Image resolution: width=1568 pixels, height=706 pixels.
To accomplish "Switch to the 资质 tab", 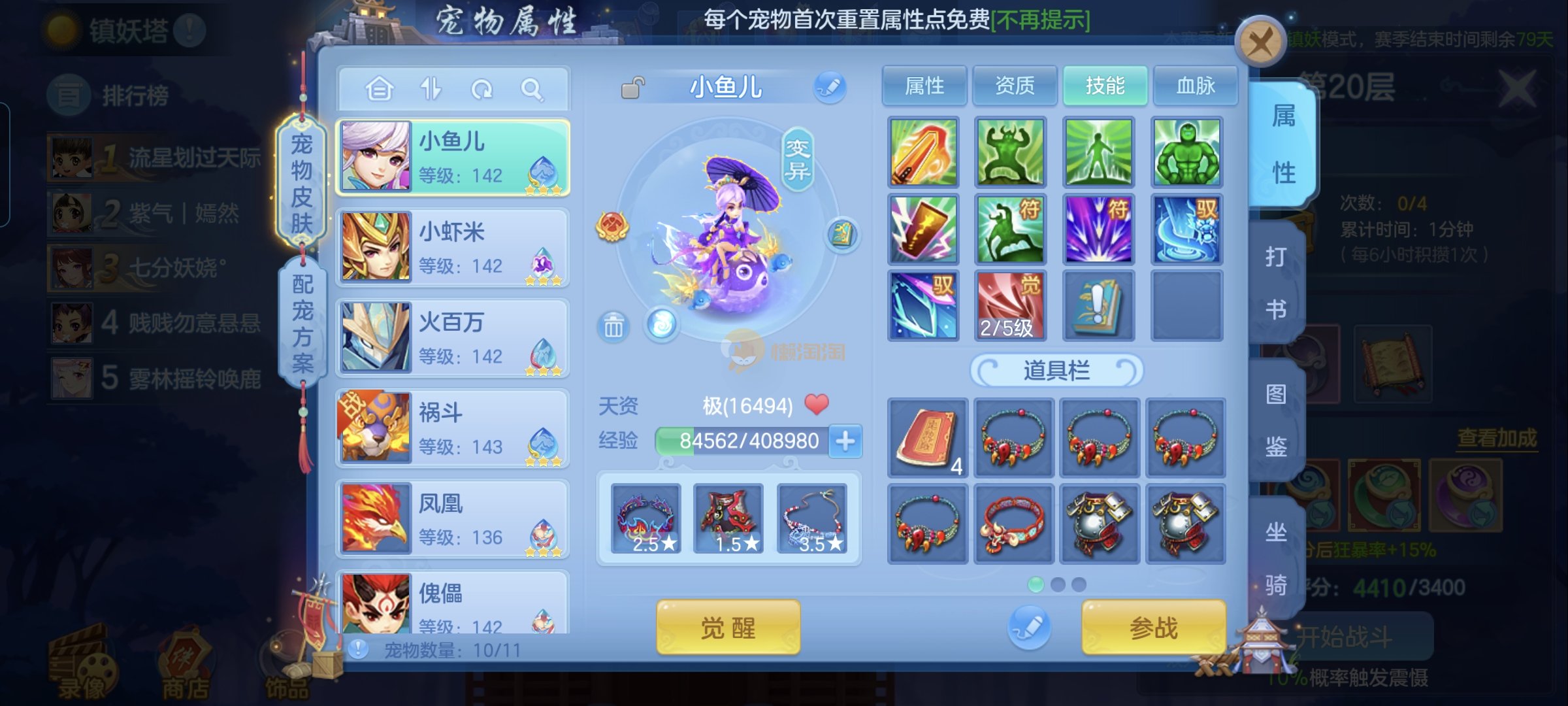I will click(1014, 86).
